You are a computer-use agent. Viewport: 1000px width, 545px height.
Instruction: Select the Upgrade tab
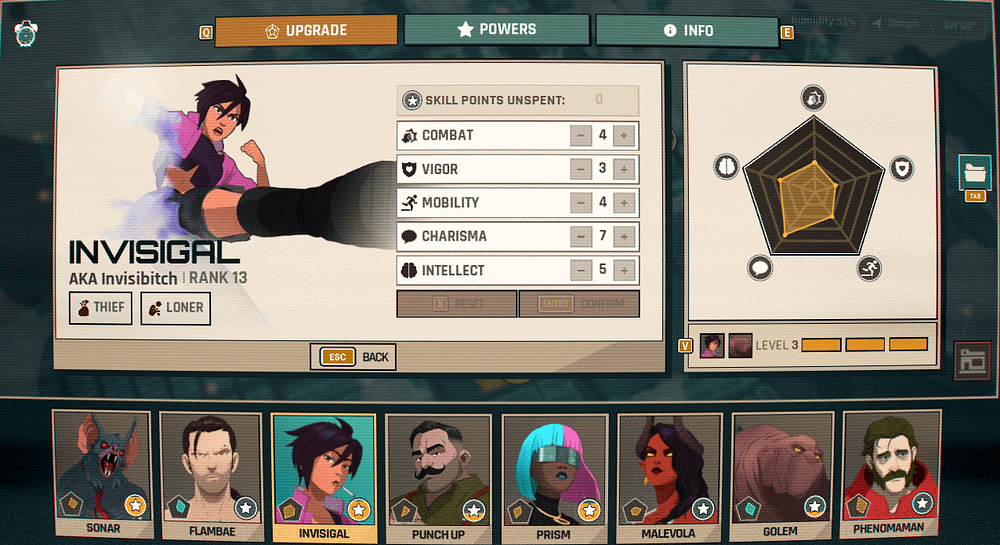(306, 30)
